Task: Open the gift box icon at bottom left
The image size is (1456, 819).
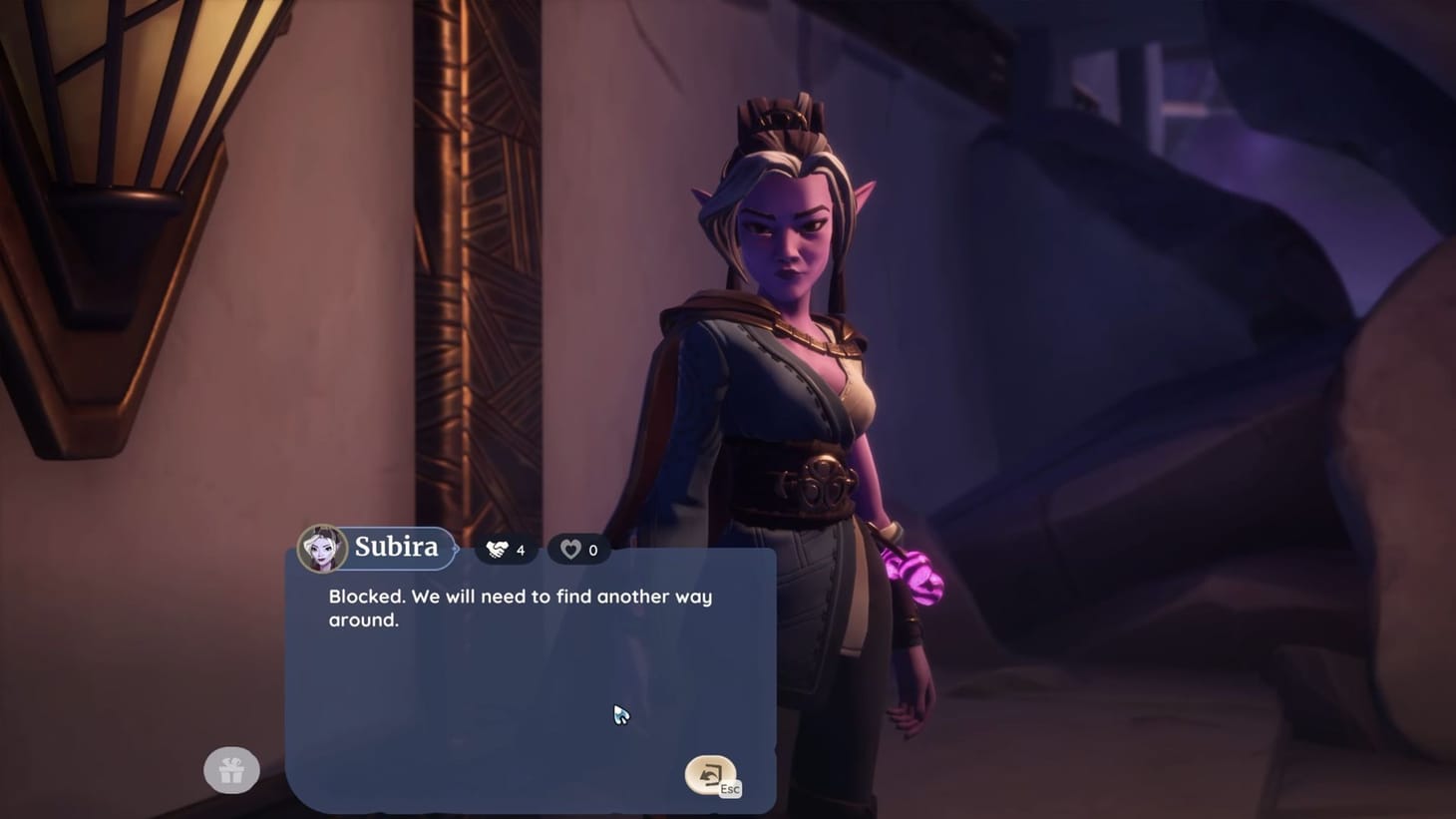Action: click(231, 769)
